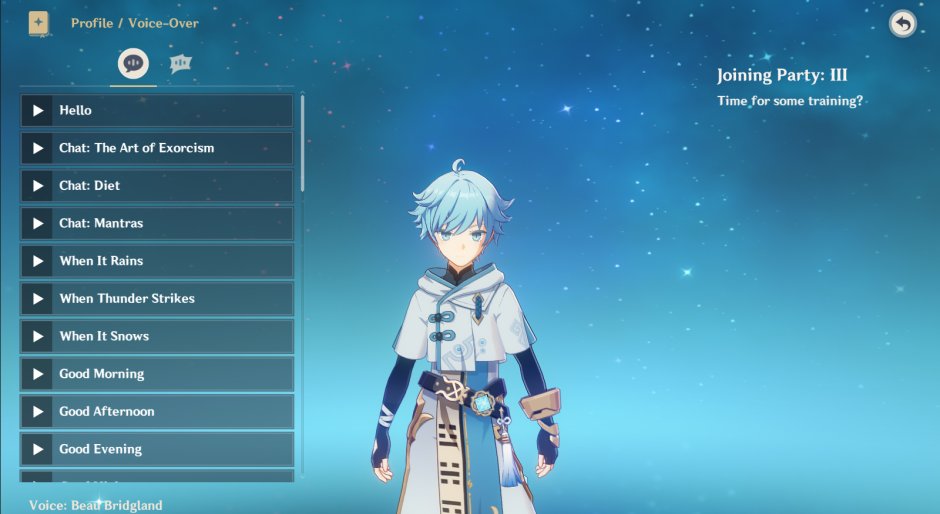Open the Profile book icon
This screenshot has height=514, width=940.
(x=39, y=23)
